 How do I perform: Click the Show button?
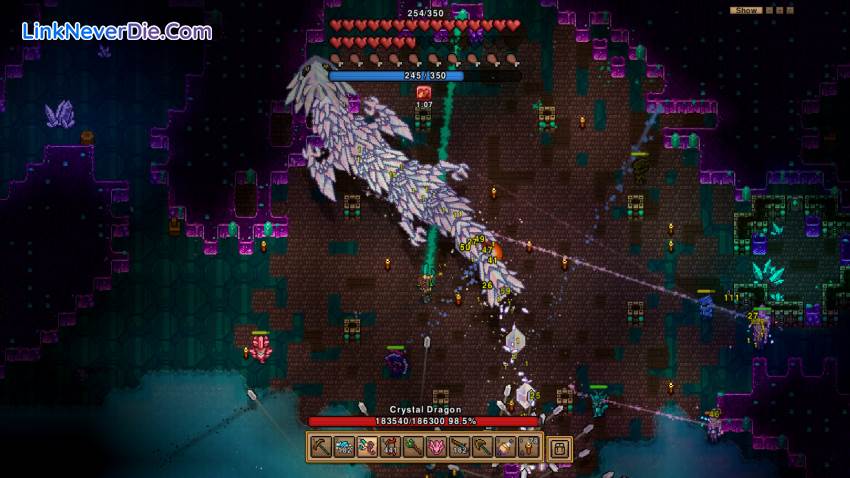point(745,10)
